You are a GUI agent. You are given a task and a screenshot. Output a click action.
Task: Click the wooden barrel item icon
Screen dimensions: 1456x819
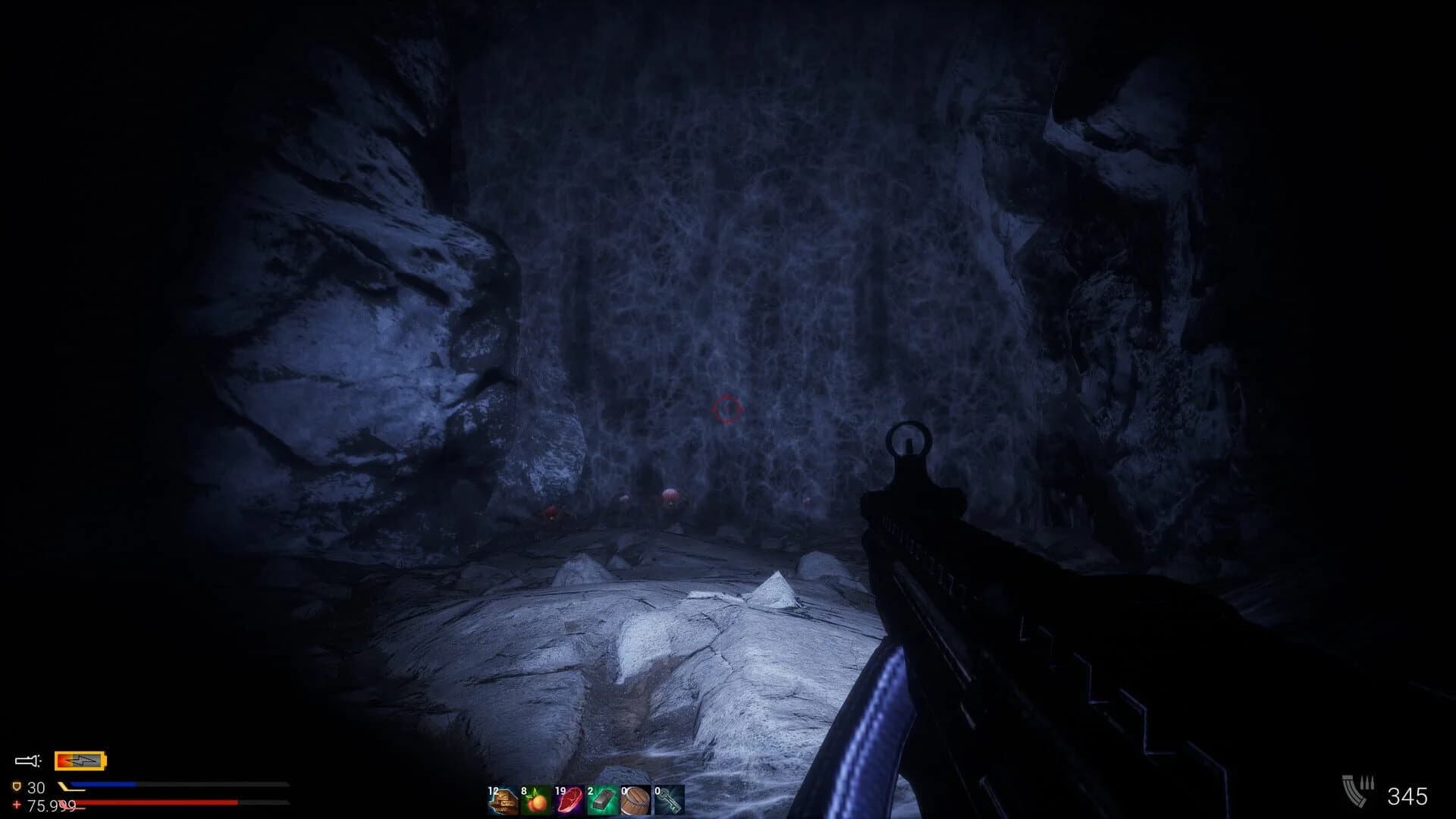tap(635, 802)
